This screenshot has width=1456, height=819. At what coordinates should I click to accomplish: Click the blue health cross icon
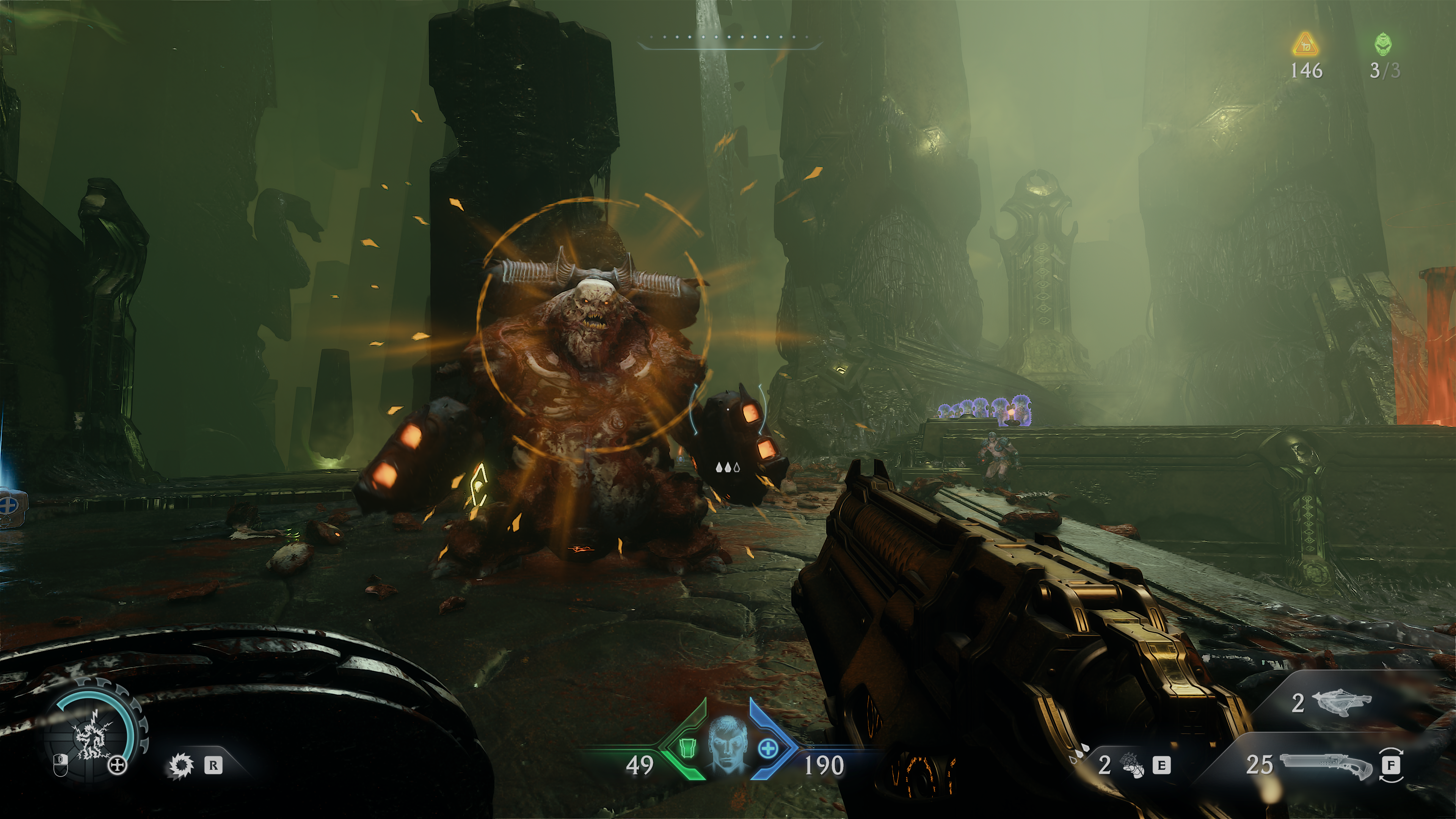(x=767, y=749)
